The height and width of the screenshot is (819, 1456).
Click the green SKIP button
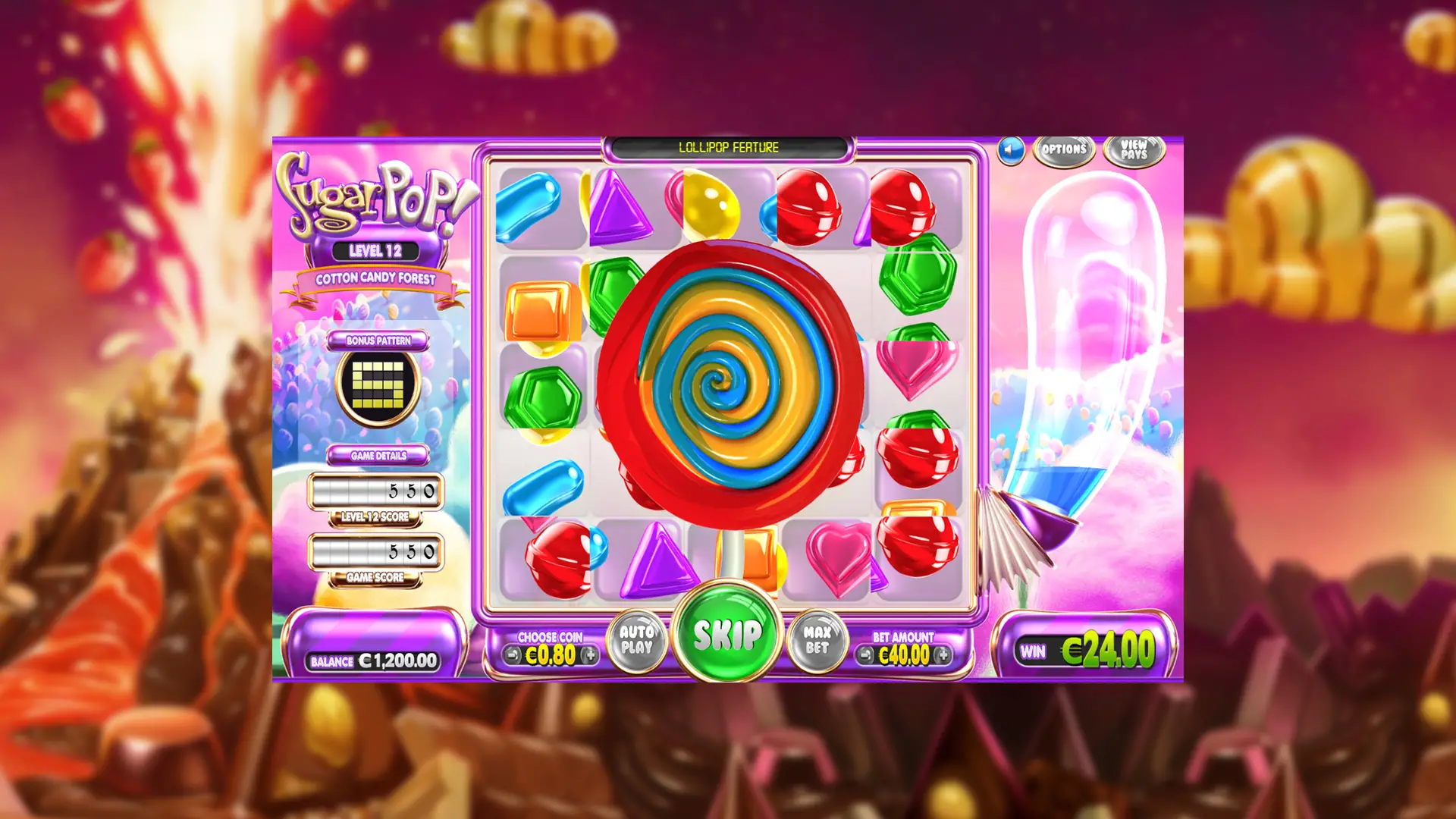[726, 634]
